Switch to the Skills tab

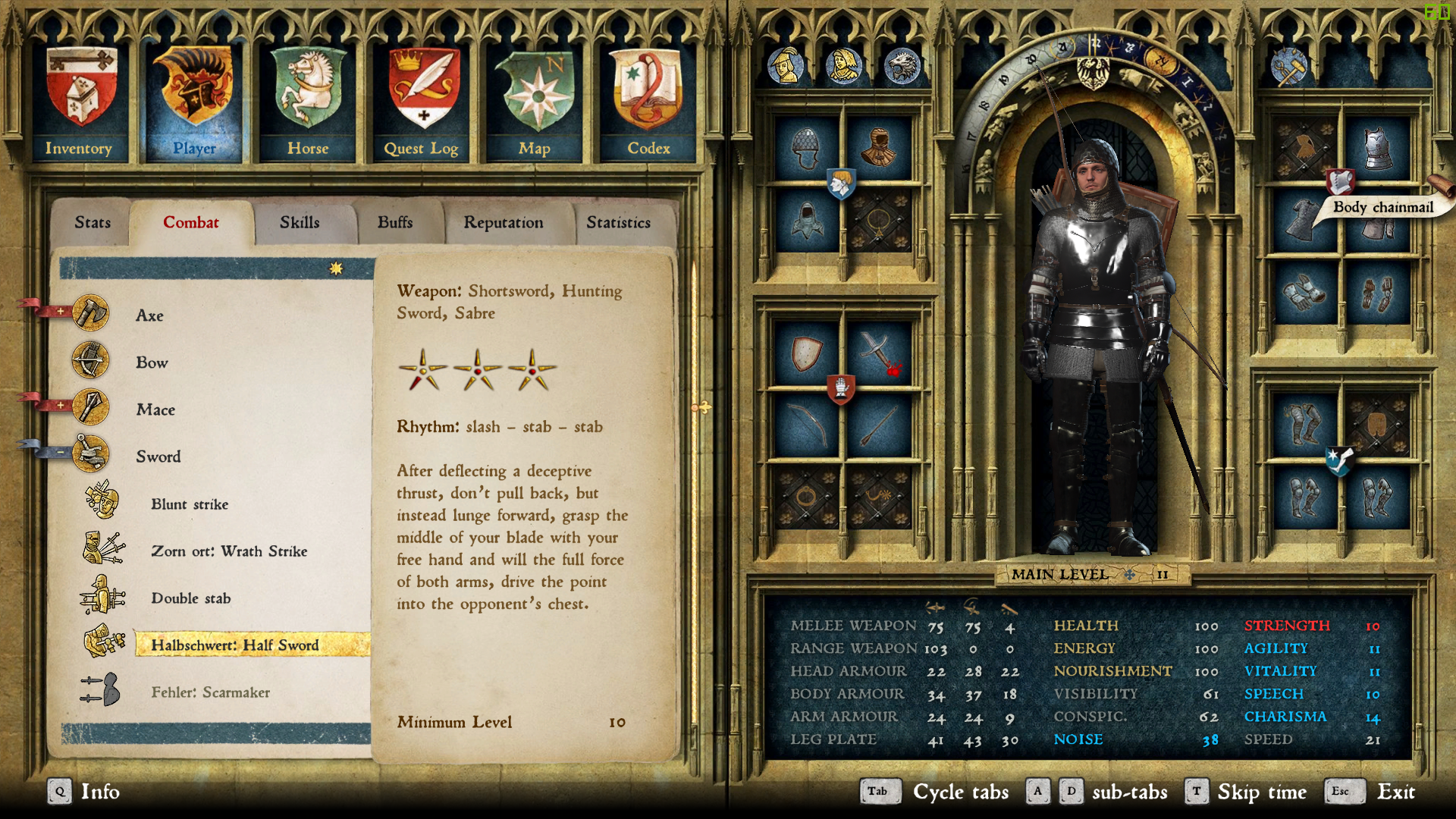pyautogui.click(x=300, y=223)
